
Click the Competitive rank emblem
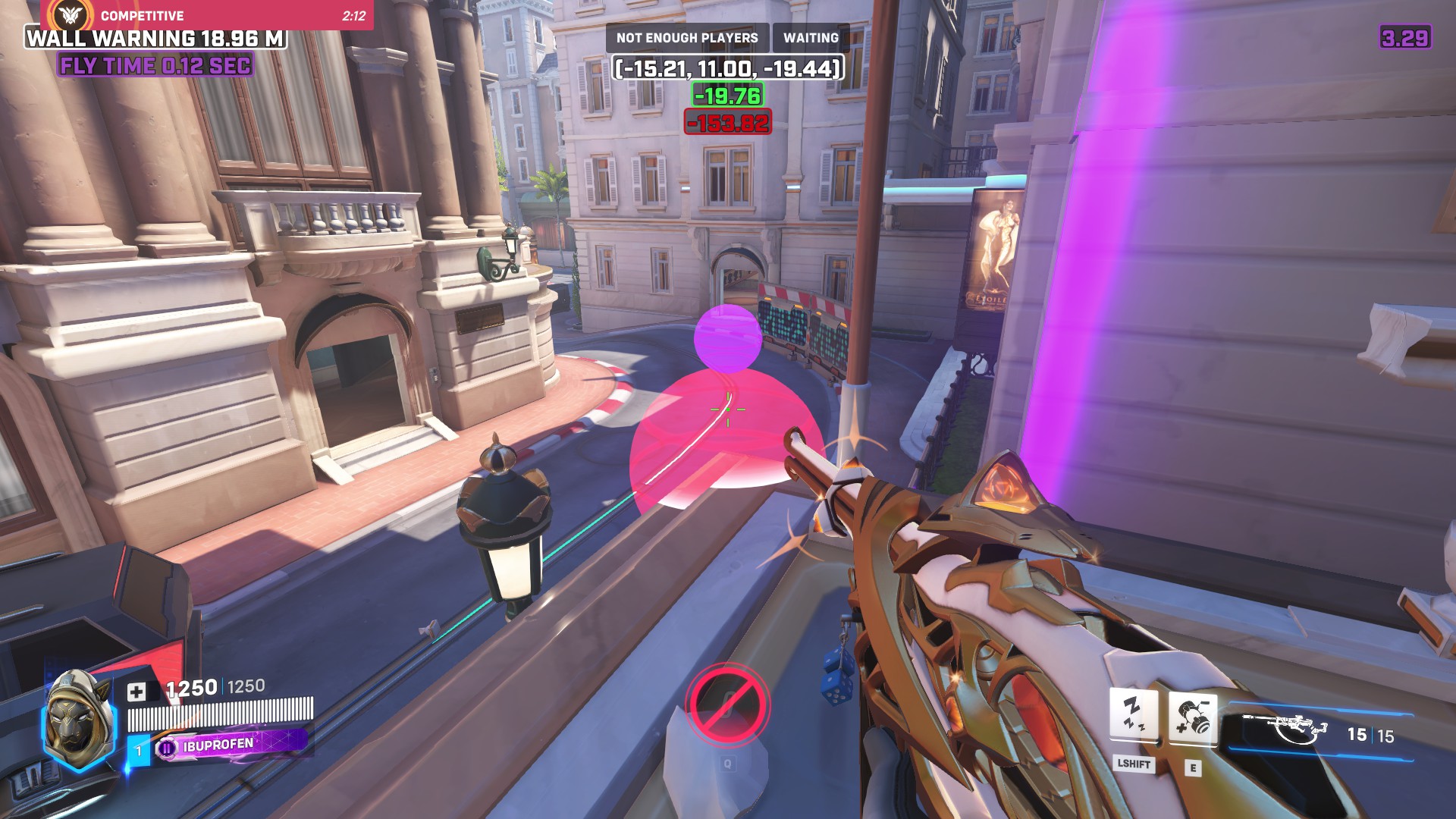pyautogui.click(x=71, y=14)
